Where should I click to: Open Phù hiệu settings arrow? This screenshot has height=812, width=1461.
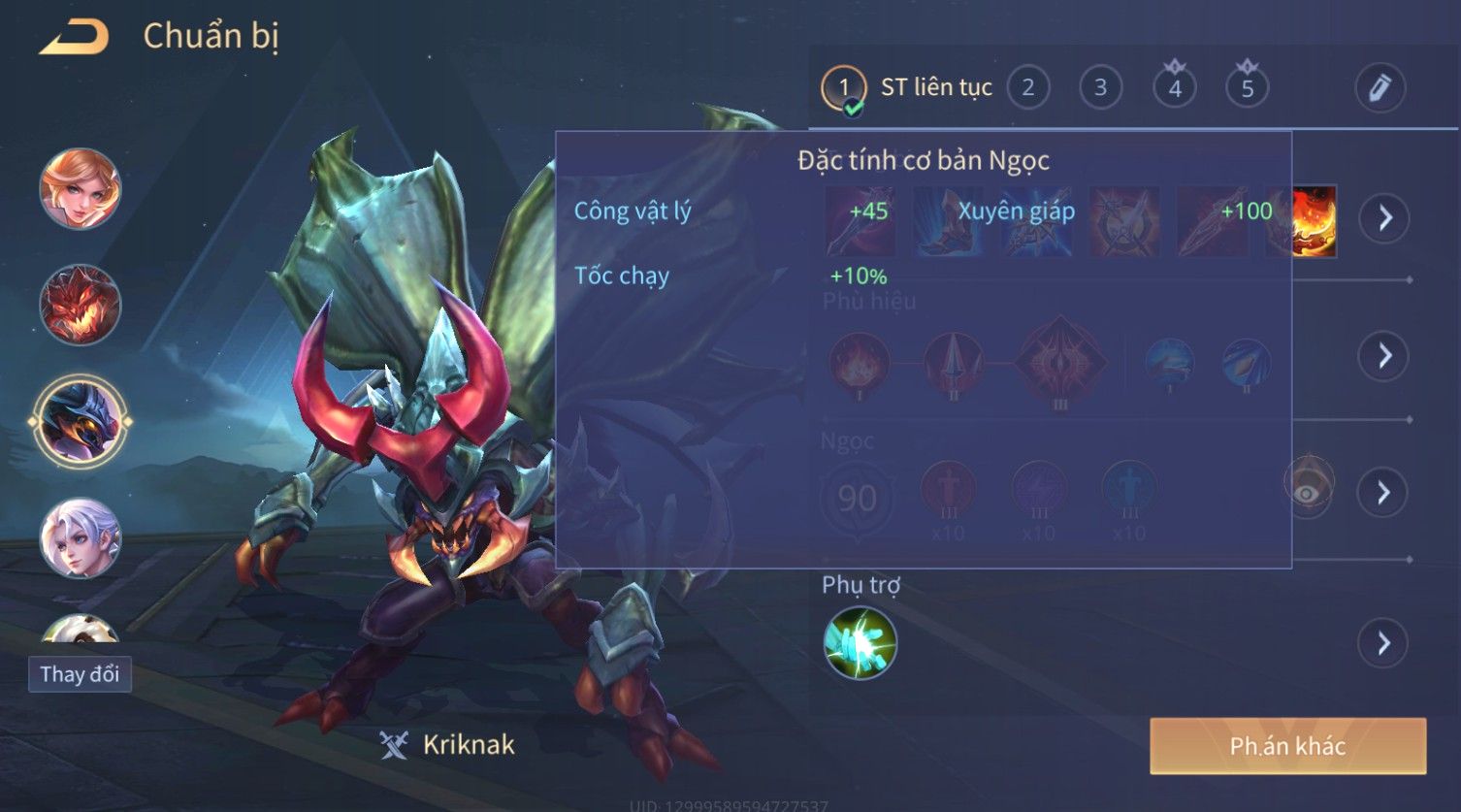(x=1384, y=356)
